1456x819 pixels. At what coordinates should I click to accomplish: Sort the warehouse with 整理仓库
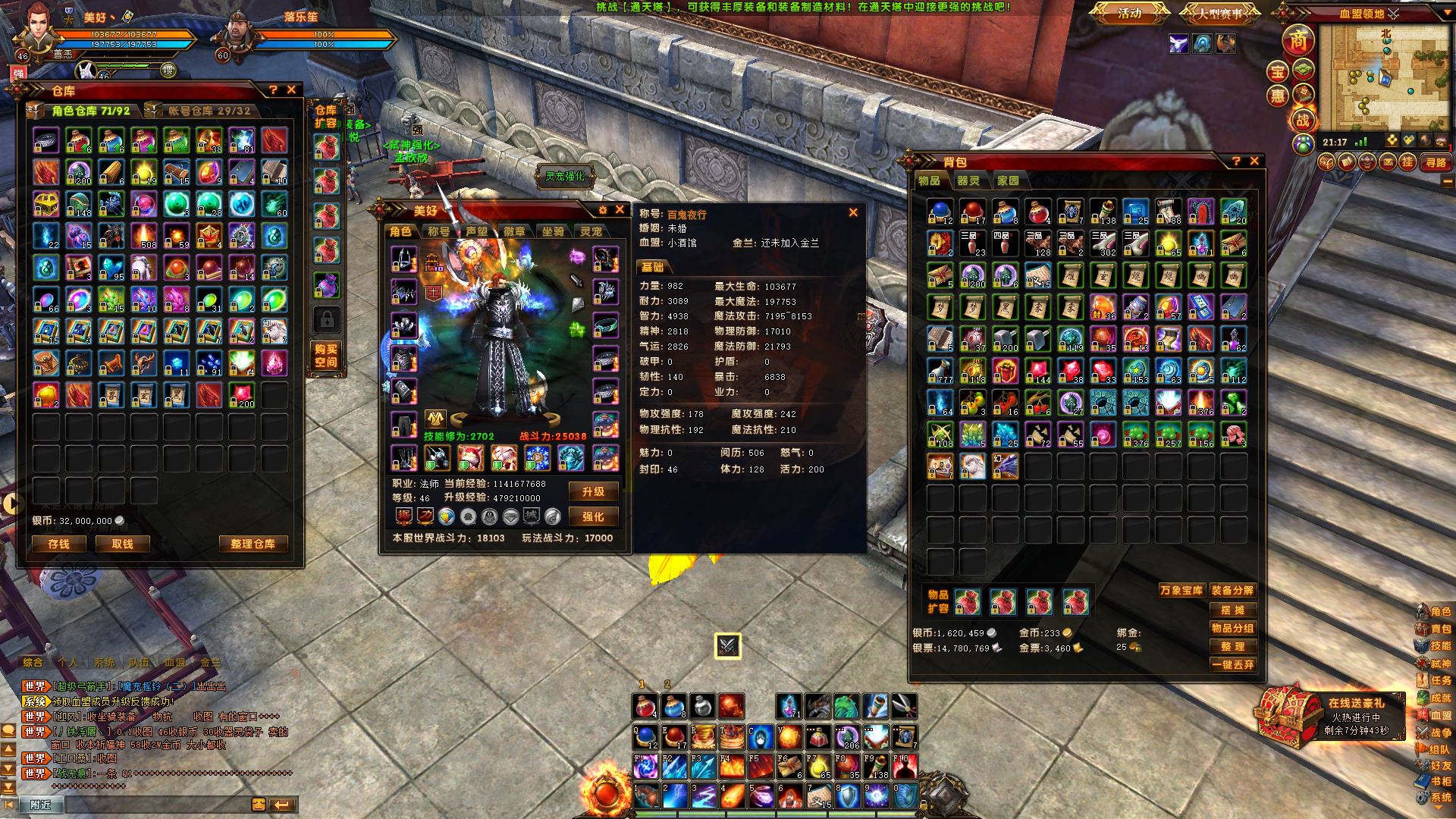tap(253, 544)
